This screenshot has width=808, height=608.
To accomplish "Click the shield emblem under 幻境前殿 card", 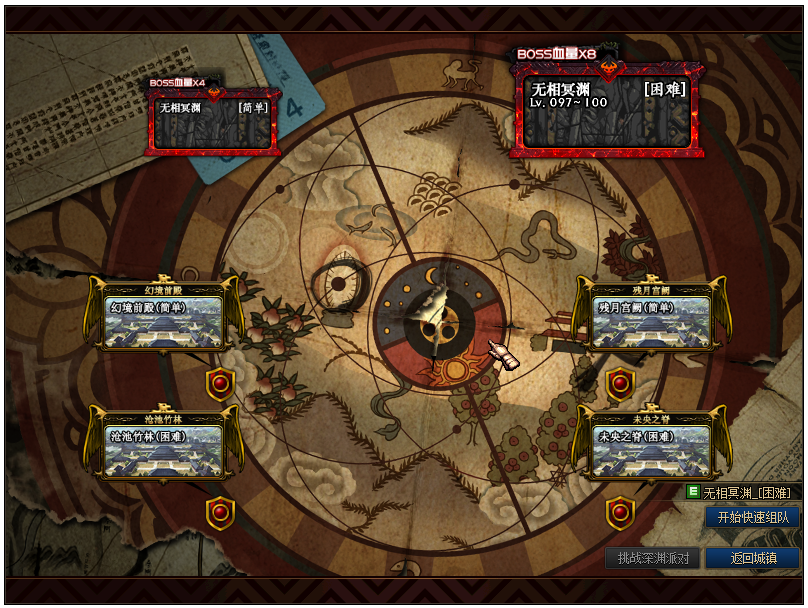I will (220, 383).
